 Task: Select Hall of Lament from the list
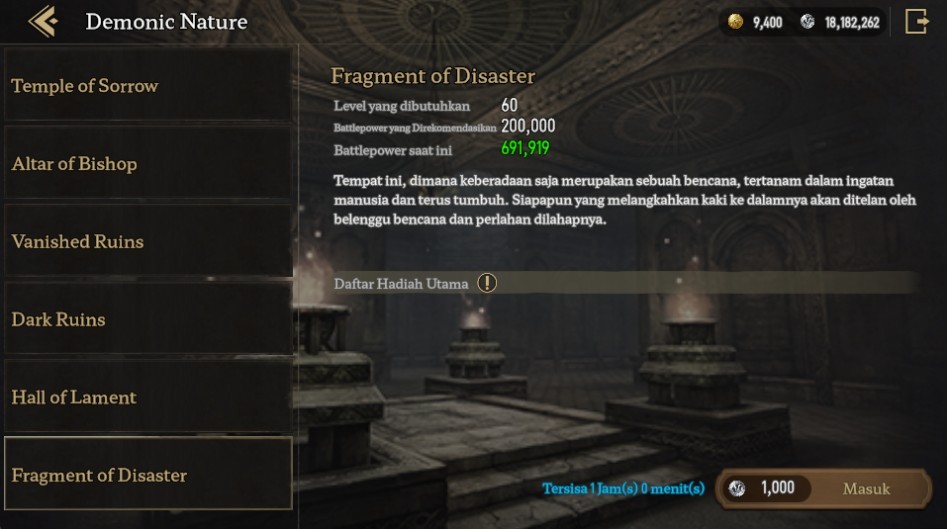coord(148,397)
